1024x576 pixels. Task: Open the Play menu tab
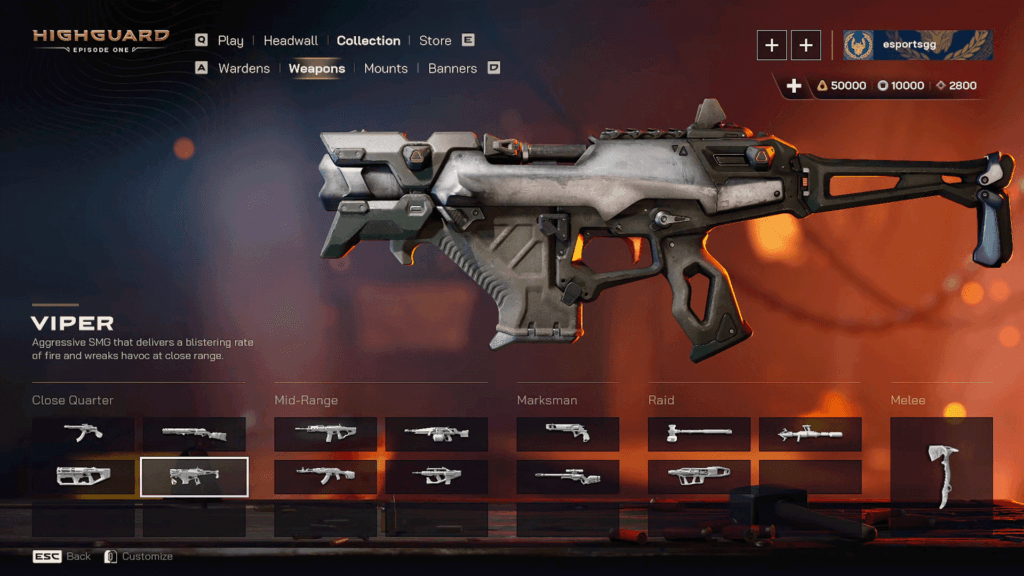[230, 41]
